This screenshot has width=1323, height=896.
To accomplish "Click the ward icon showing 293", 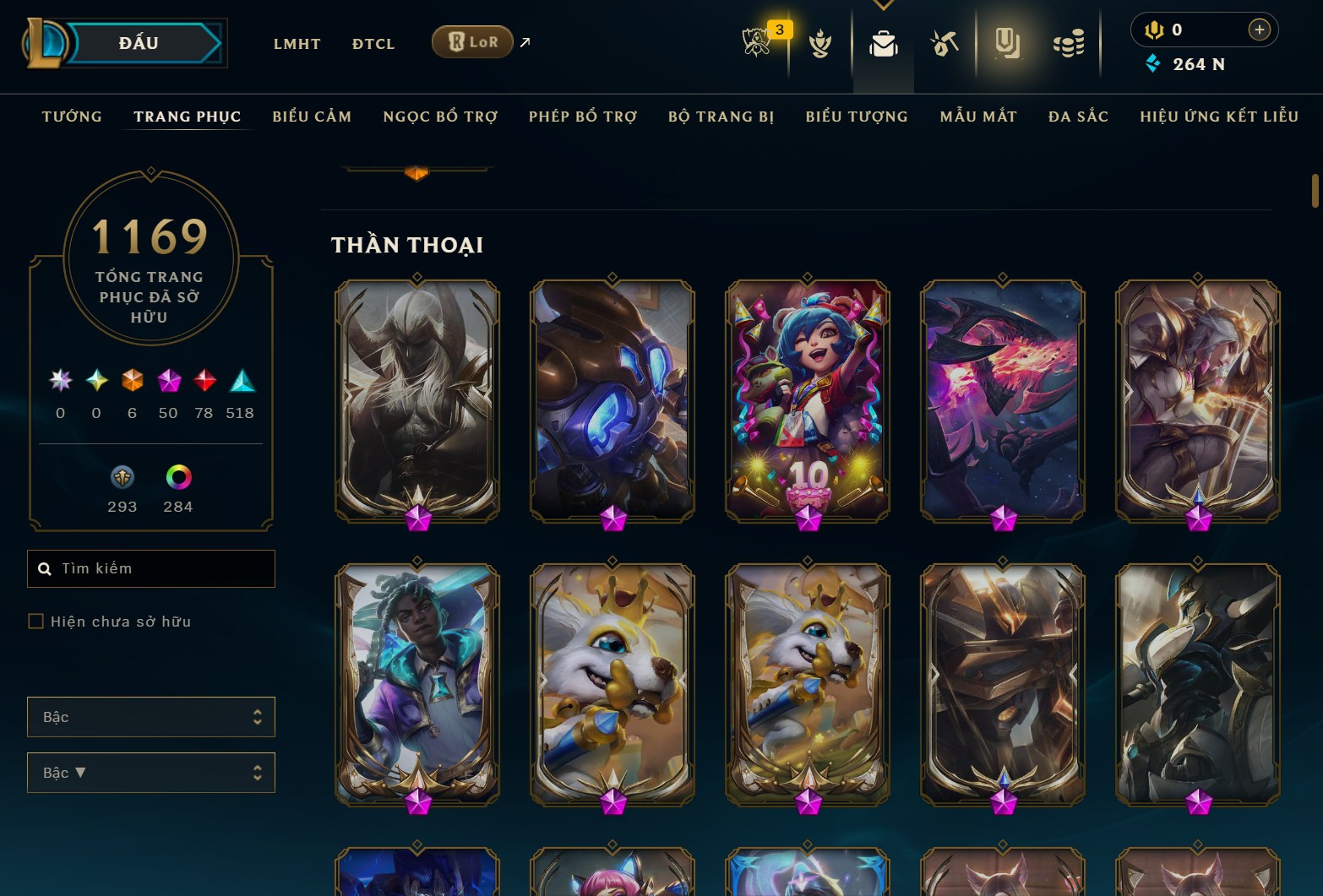I will (122, 479).
